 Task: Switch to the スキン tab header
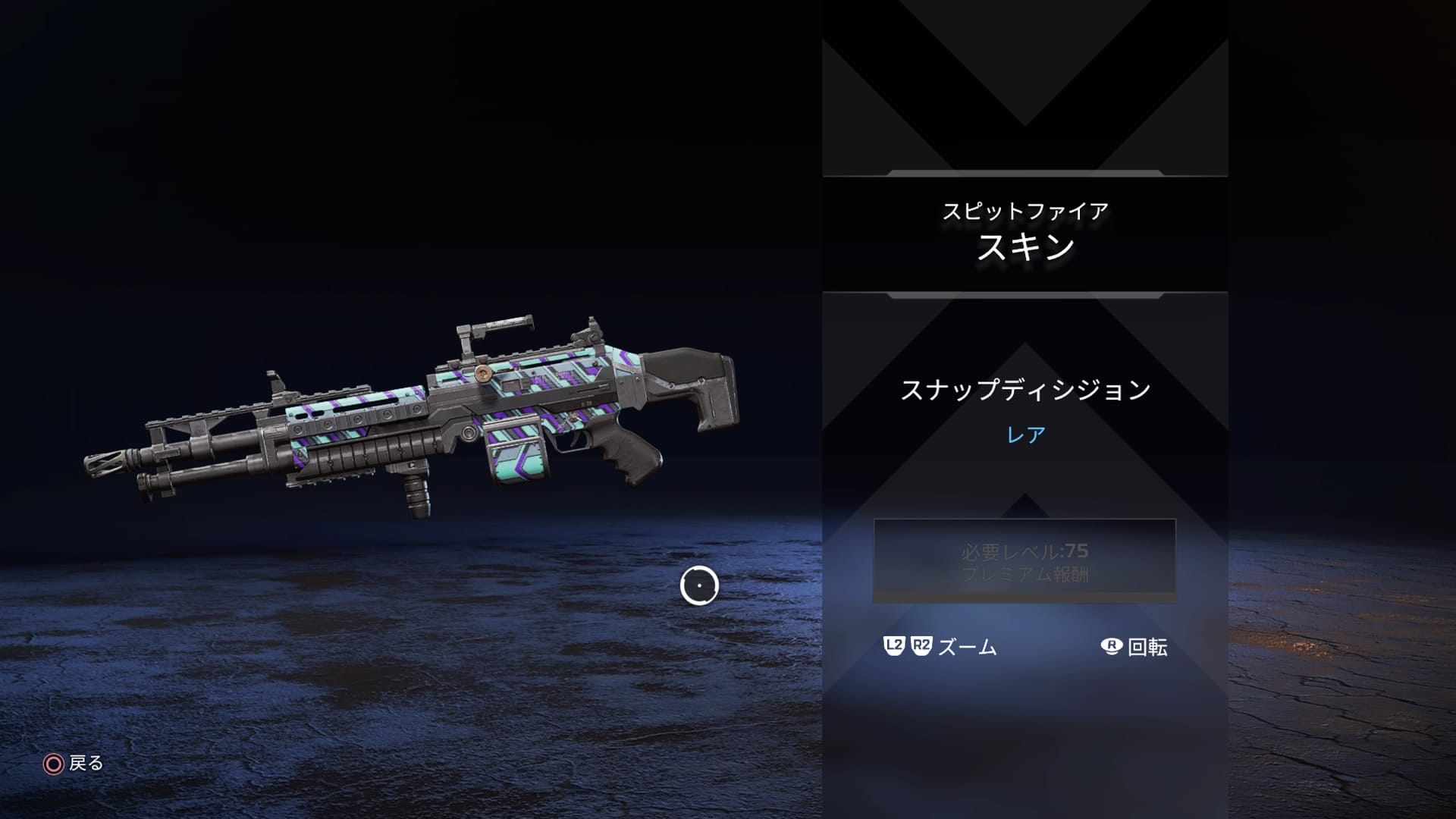(x=1024, y=252)
